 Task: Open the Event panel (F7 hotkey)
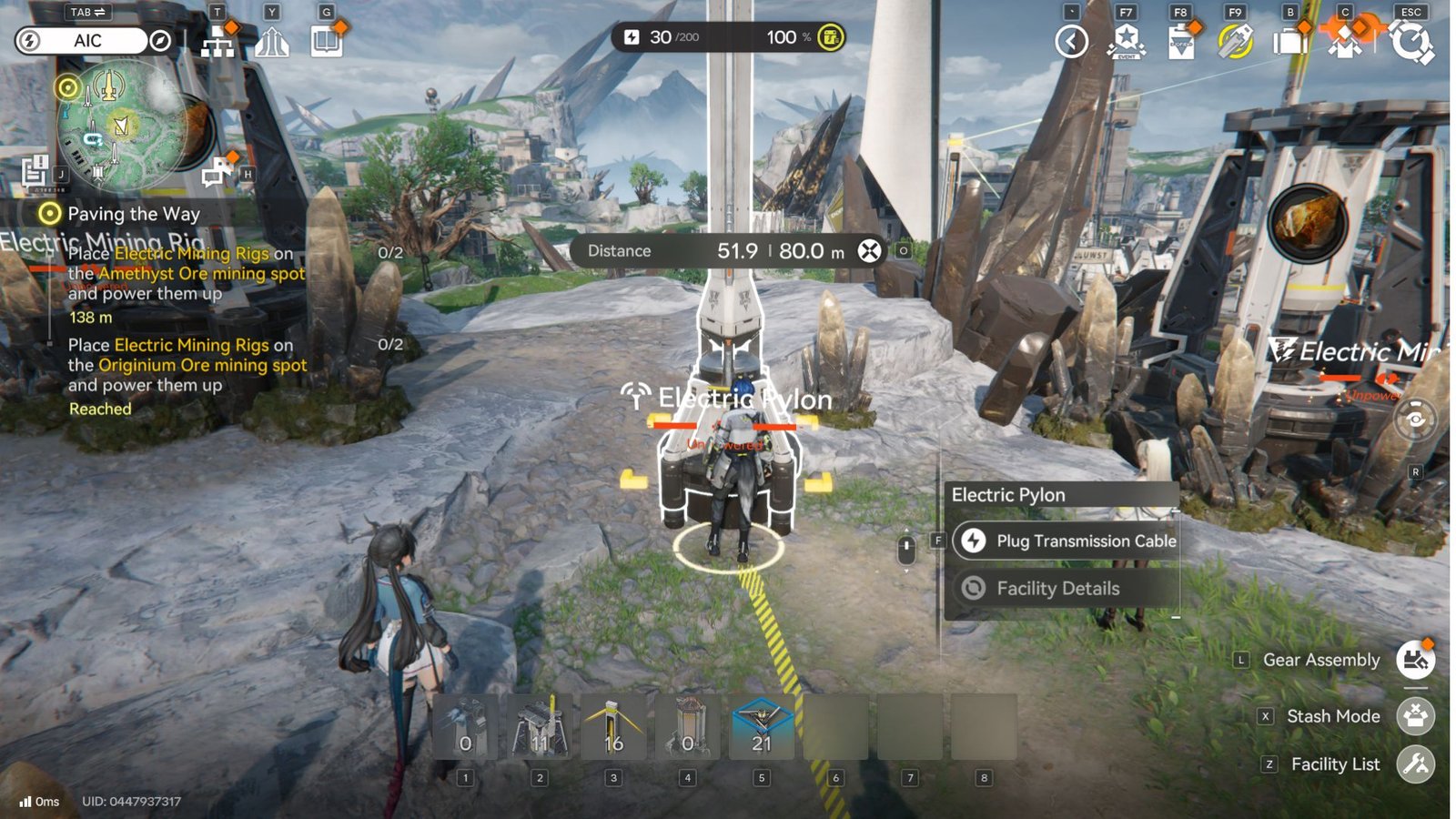[1127, 42]
